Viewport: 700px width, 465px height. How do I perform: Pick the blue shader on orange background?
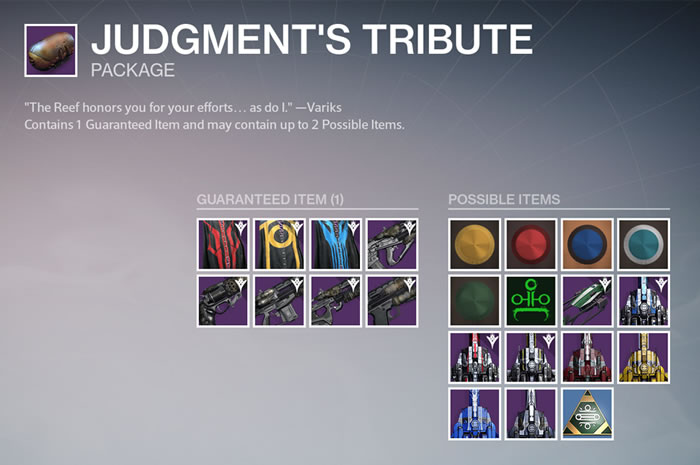[587, 244]
